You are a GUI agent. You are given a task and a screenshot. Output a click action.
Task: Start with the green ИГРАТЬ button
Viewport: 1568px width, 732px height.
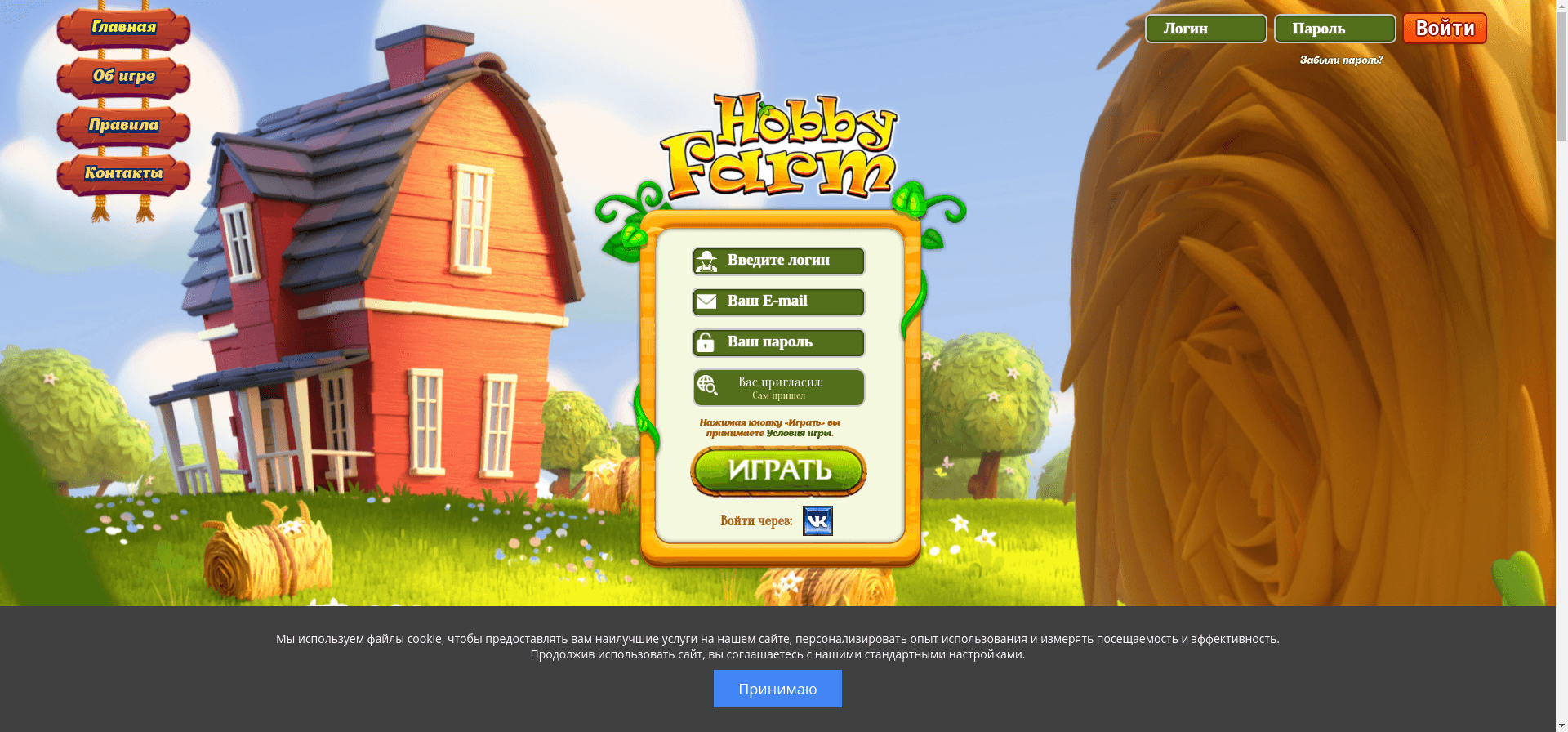point(778,471)
